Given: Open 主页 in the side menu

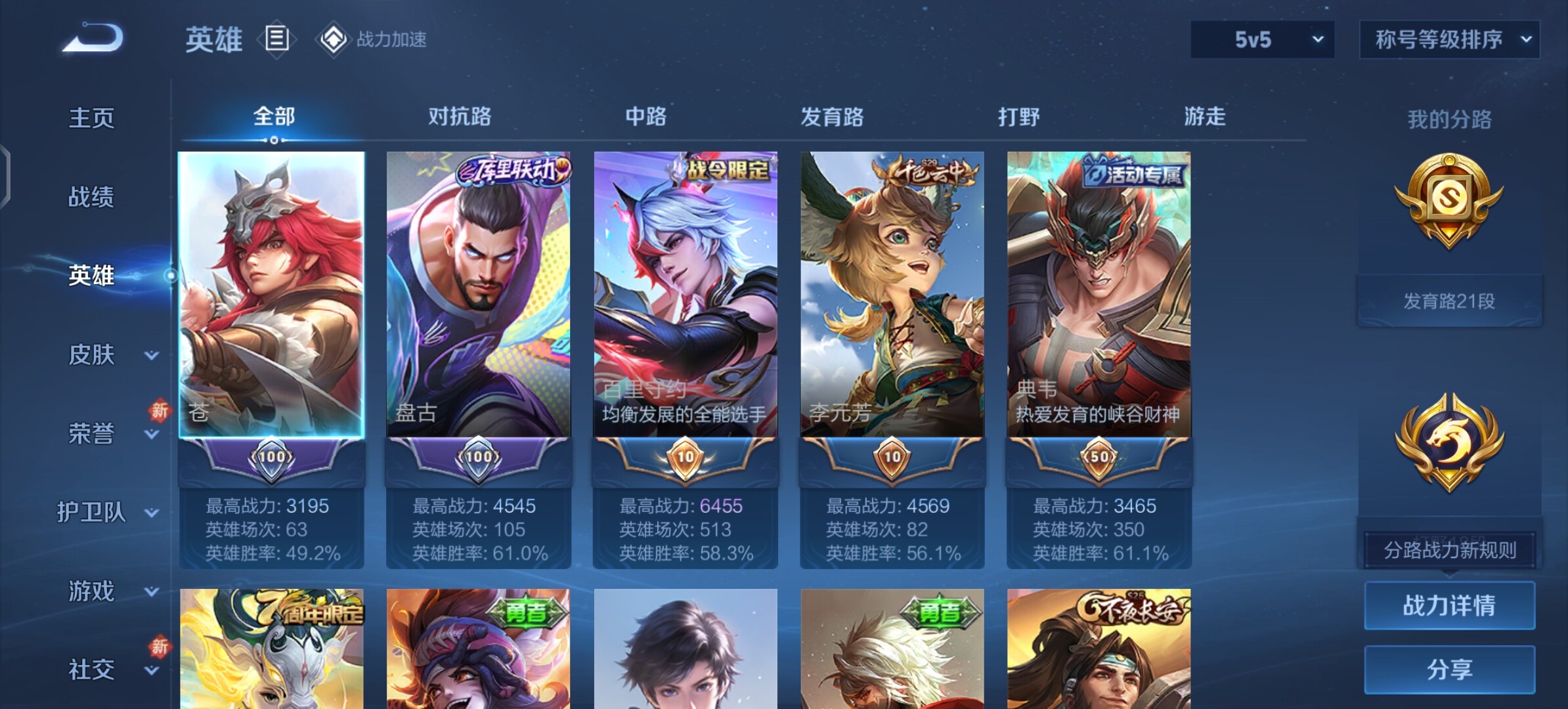Looking at the screenshot, I should tap(91, 118).
